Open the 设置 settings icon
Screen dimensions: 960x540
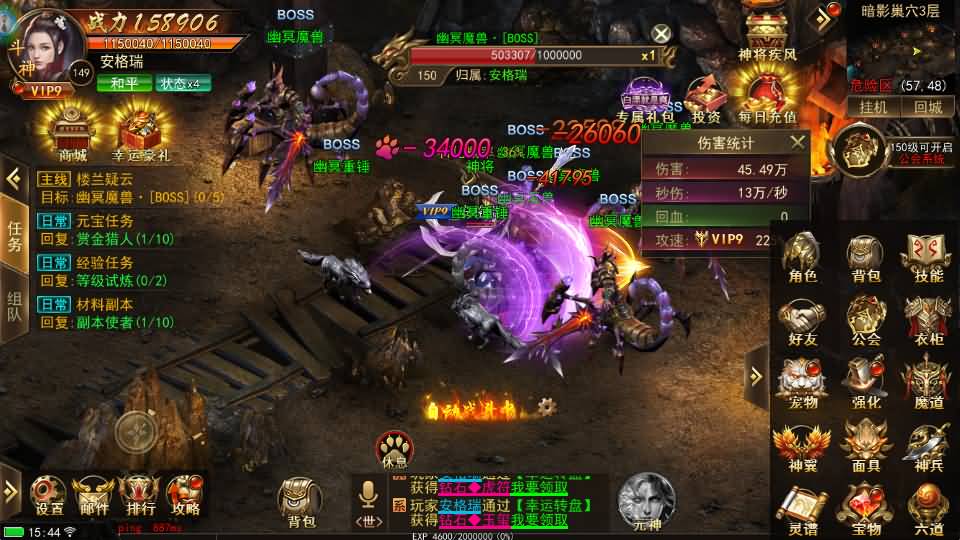click(49, 495)
